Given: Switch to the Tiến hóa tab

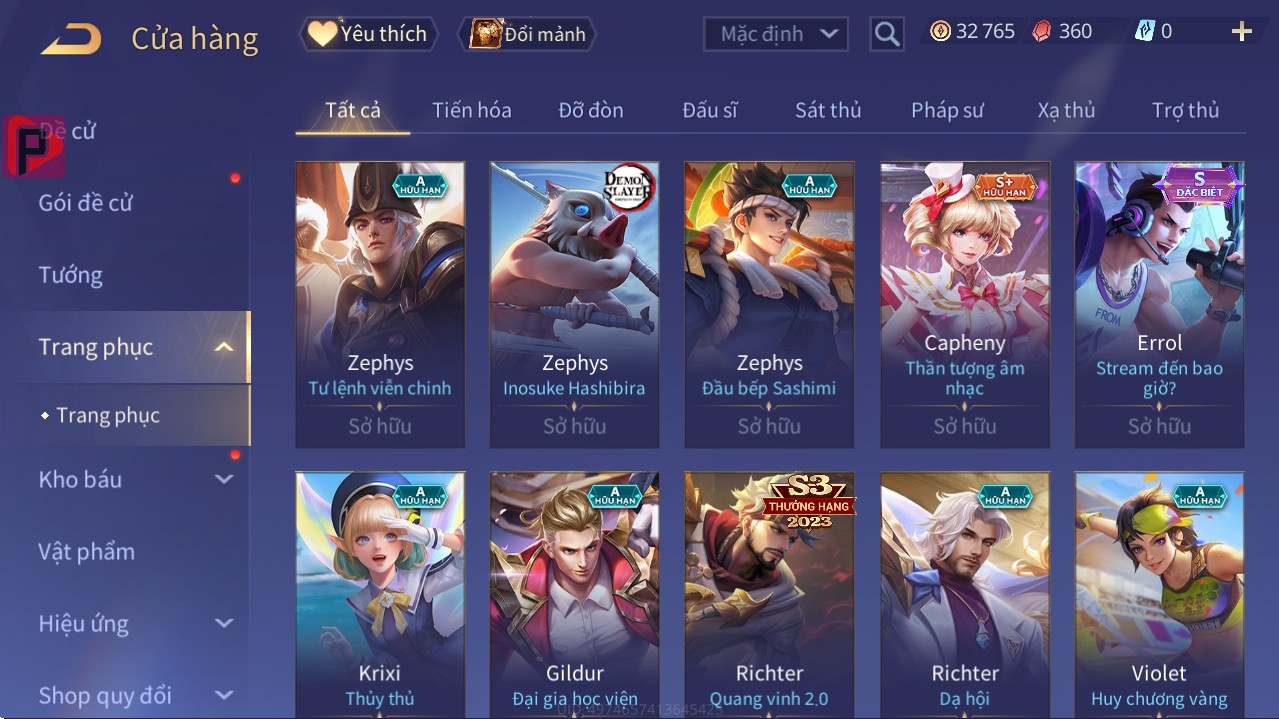Looking at the screenshot, I should click(x=471, y=110).
